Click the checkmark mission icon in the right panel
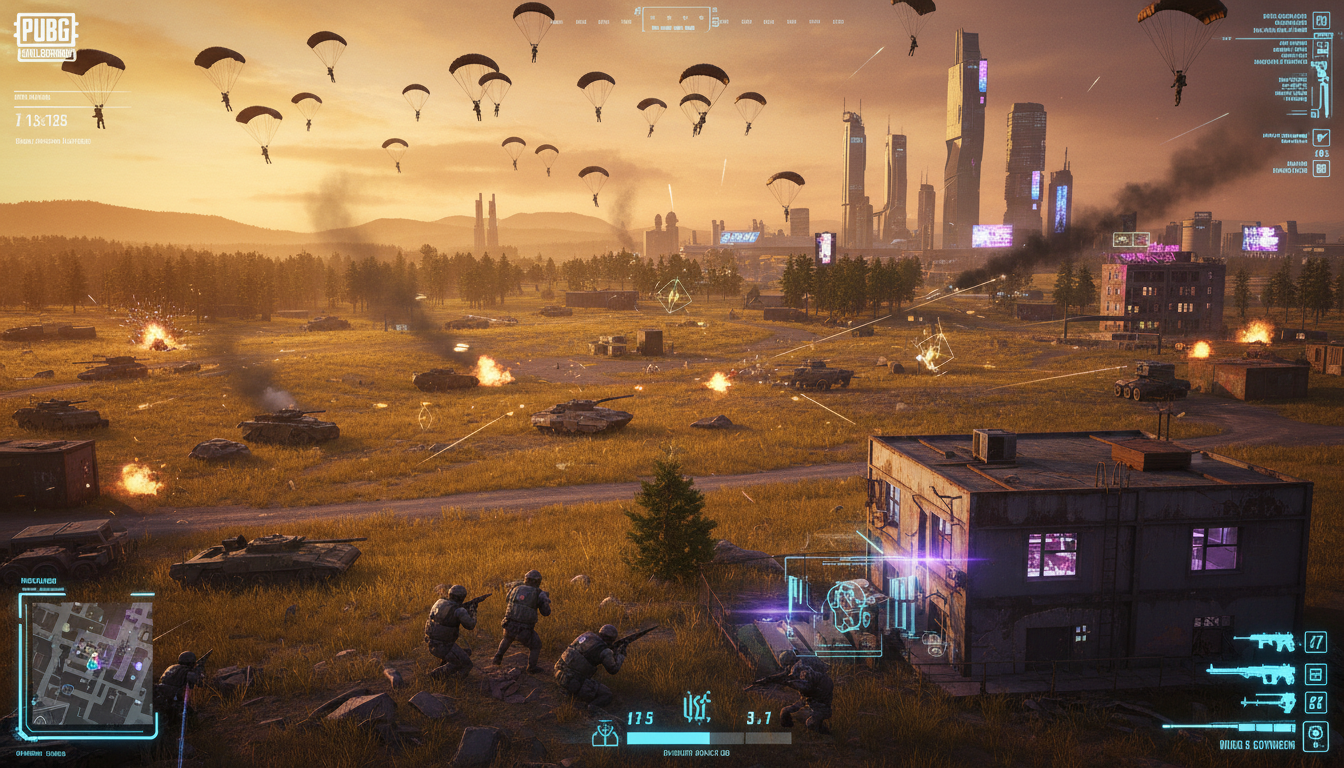Image resolution: width=1344 pixels, height=768 pixels. (1321, 137)
